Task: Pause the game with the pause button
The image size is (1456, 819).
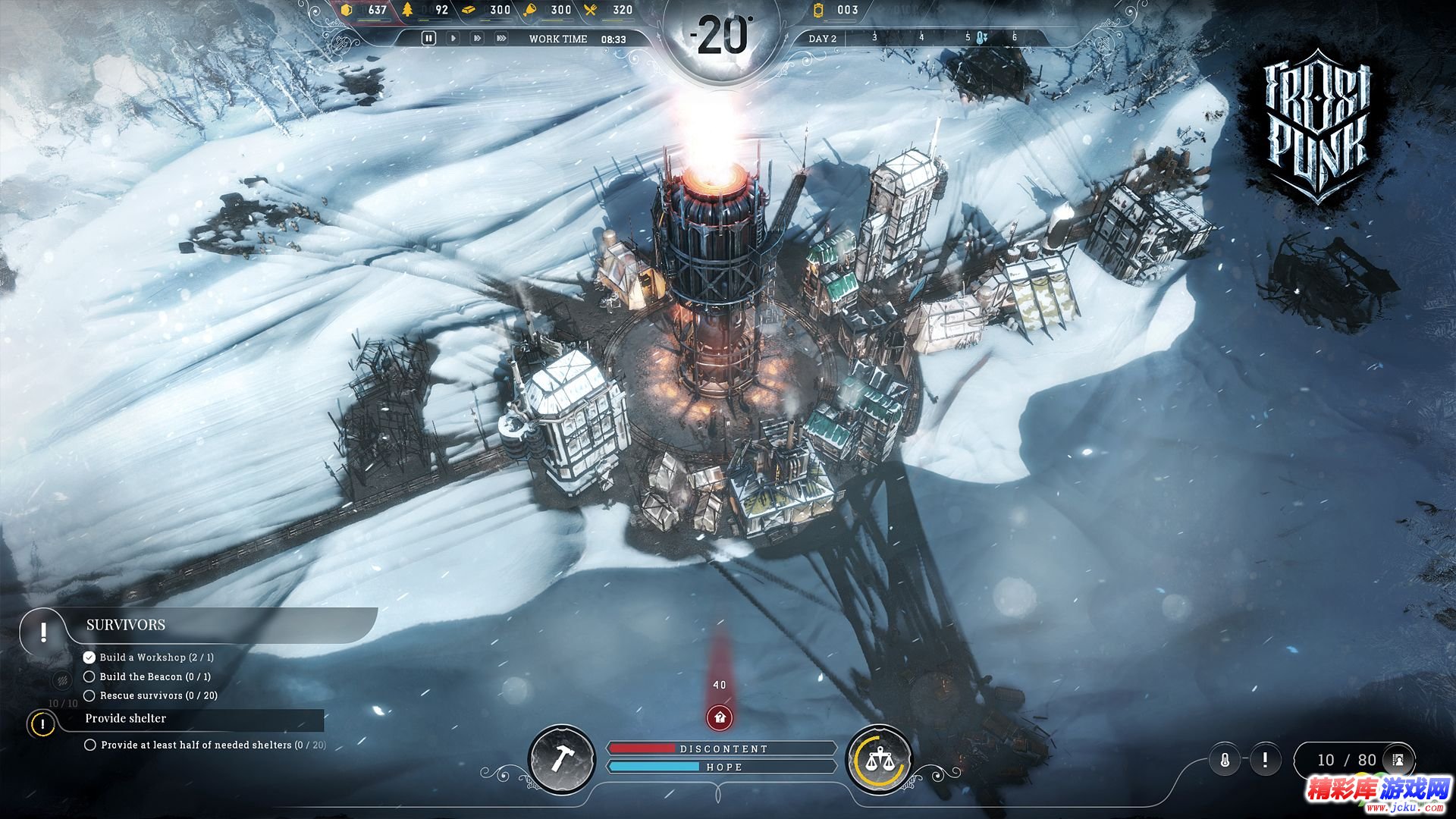Action: [x=428, y=38]
